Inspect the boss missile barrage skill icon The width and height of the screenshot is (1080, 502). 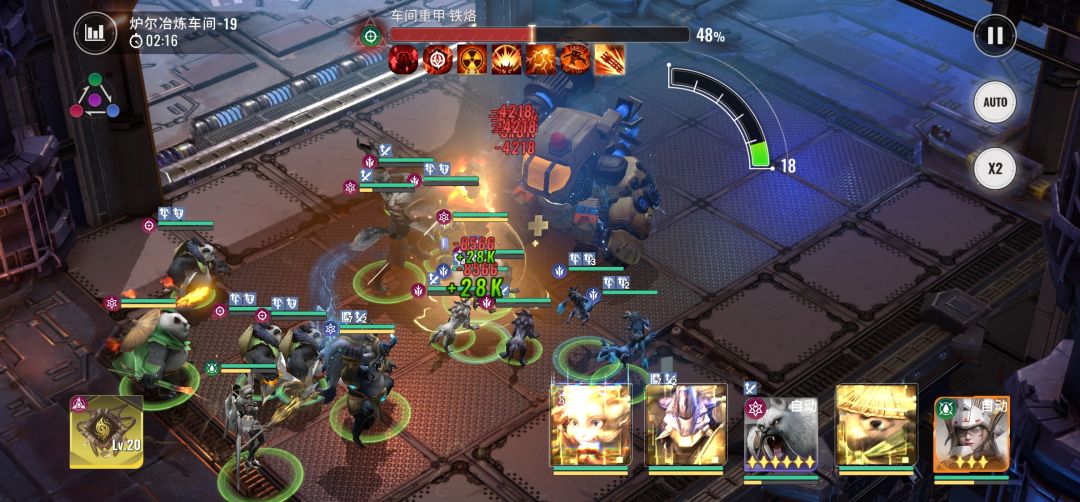point(608,60)
